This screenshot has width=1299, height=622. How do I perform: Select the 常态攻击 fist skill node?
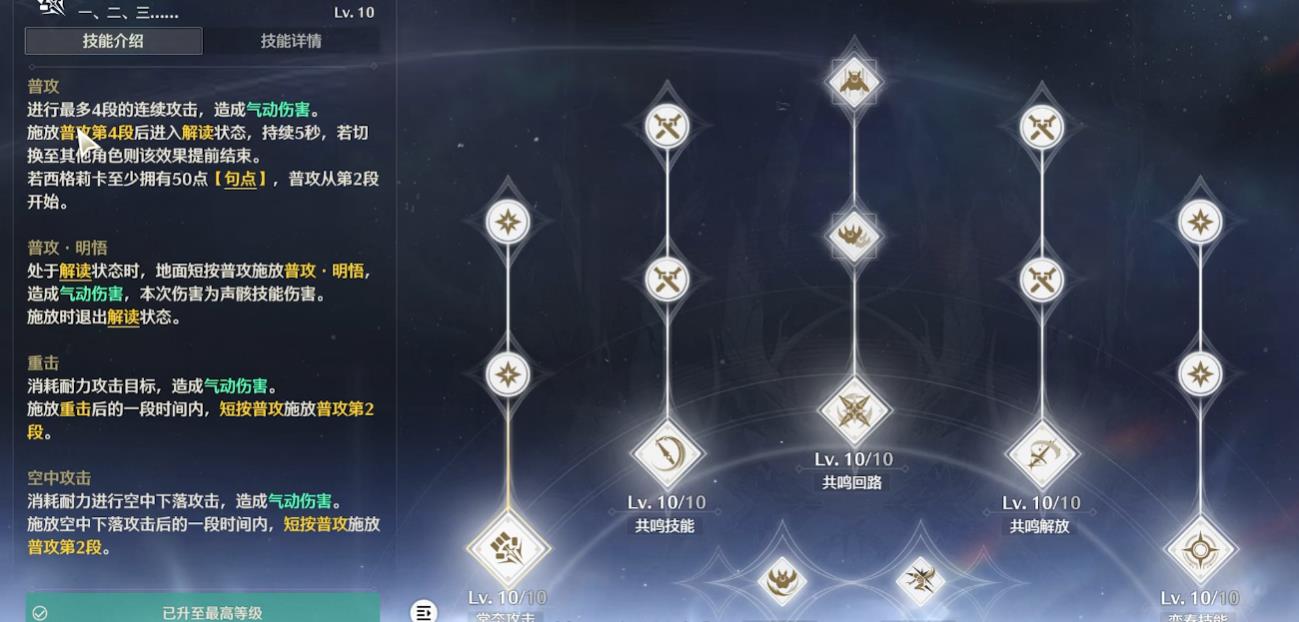click(x=508, y=548)
